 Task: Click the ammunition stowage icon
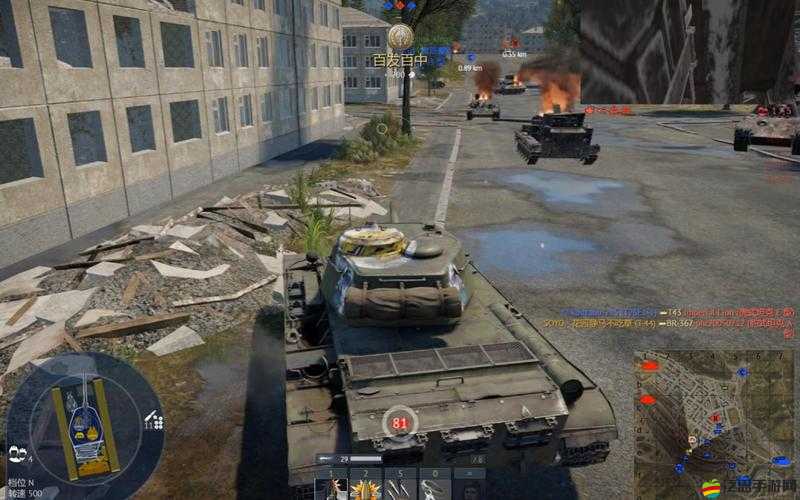point(153,421)
